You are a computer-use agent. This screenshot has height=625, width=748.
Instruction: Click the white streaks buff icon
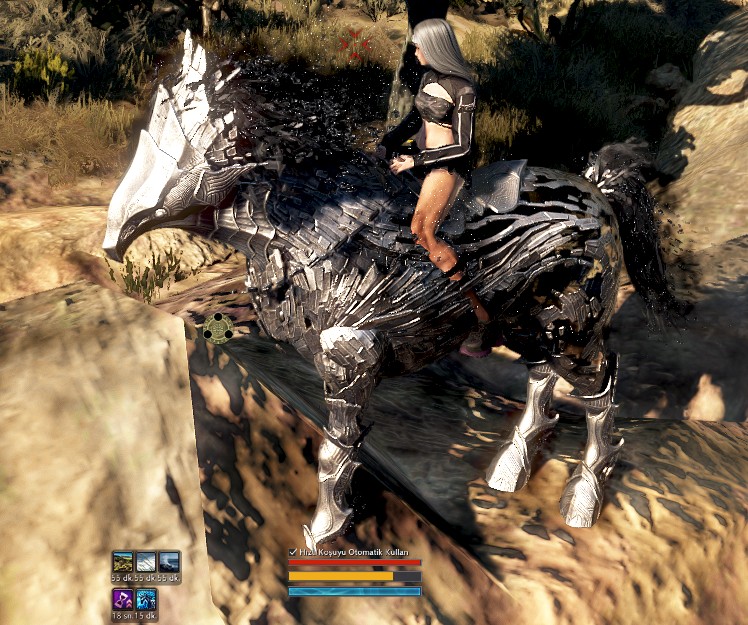[146, 562]
